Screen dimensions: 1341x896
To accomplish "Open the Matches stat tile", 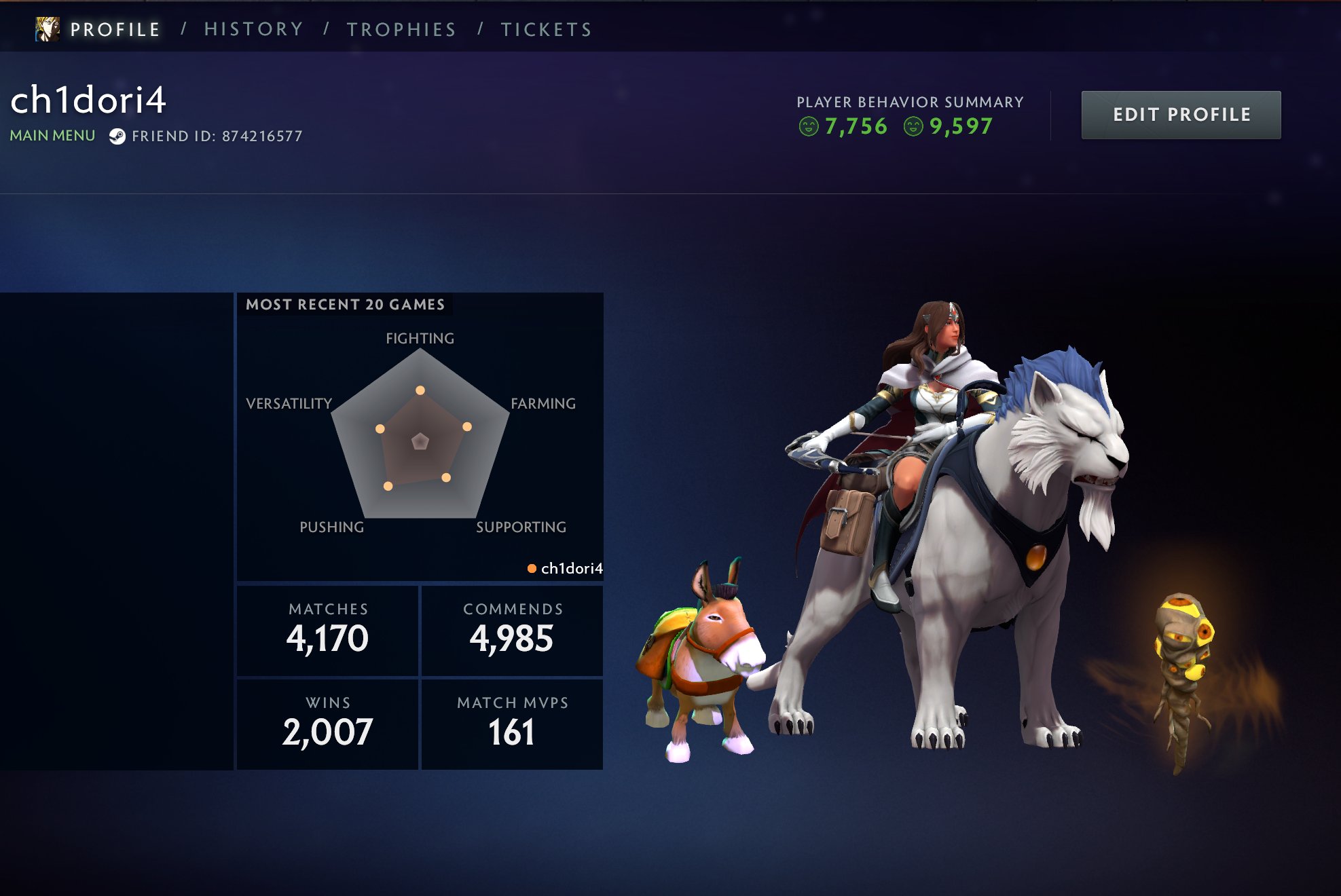I will pyautogui.click(x=327, y=630).
